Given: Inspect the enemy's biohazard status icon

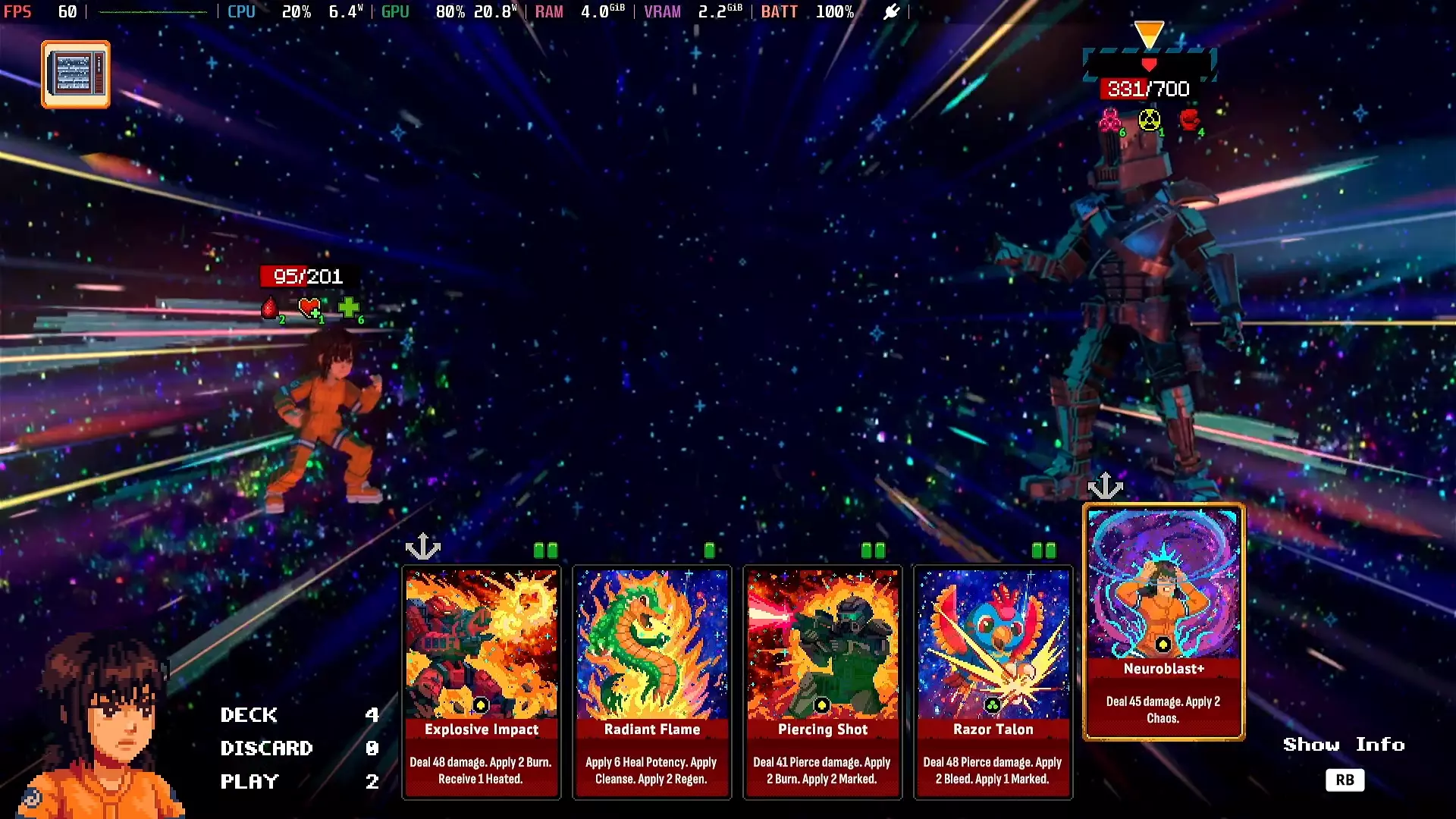Looking at the screenshot, I should [1110, 120].
